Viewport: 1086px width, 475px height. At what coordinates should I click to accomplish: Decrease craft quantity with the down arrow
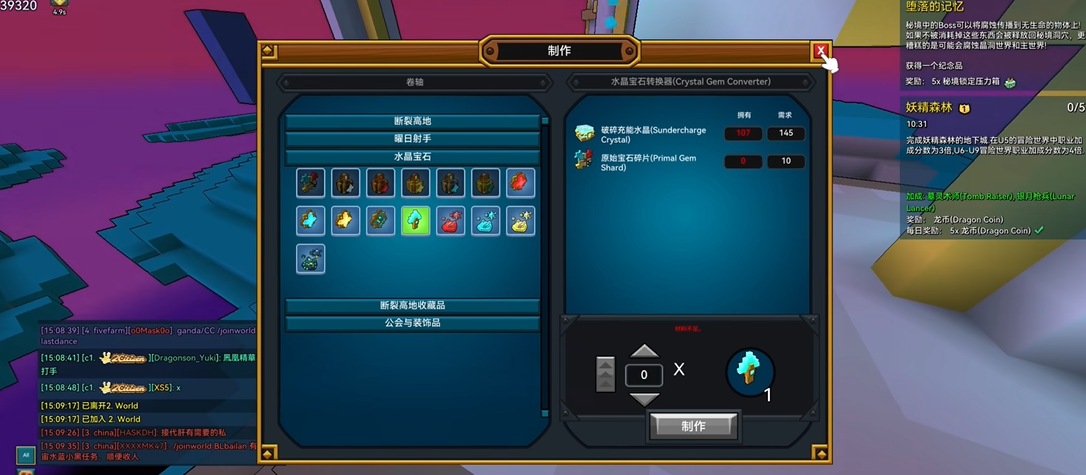(644, 398)
